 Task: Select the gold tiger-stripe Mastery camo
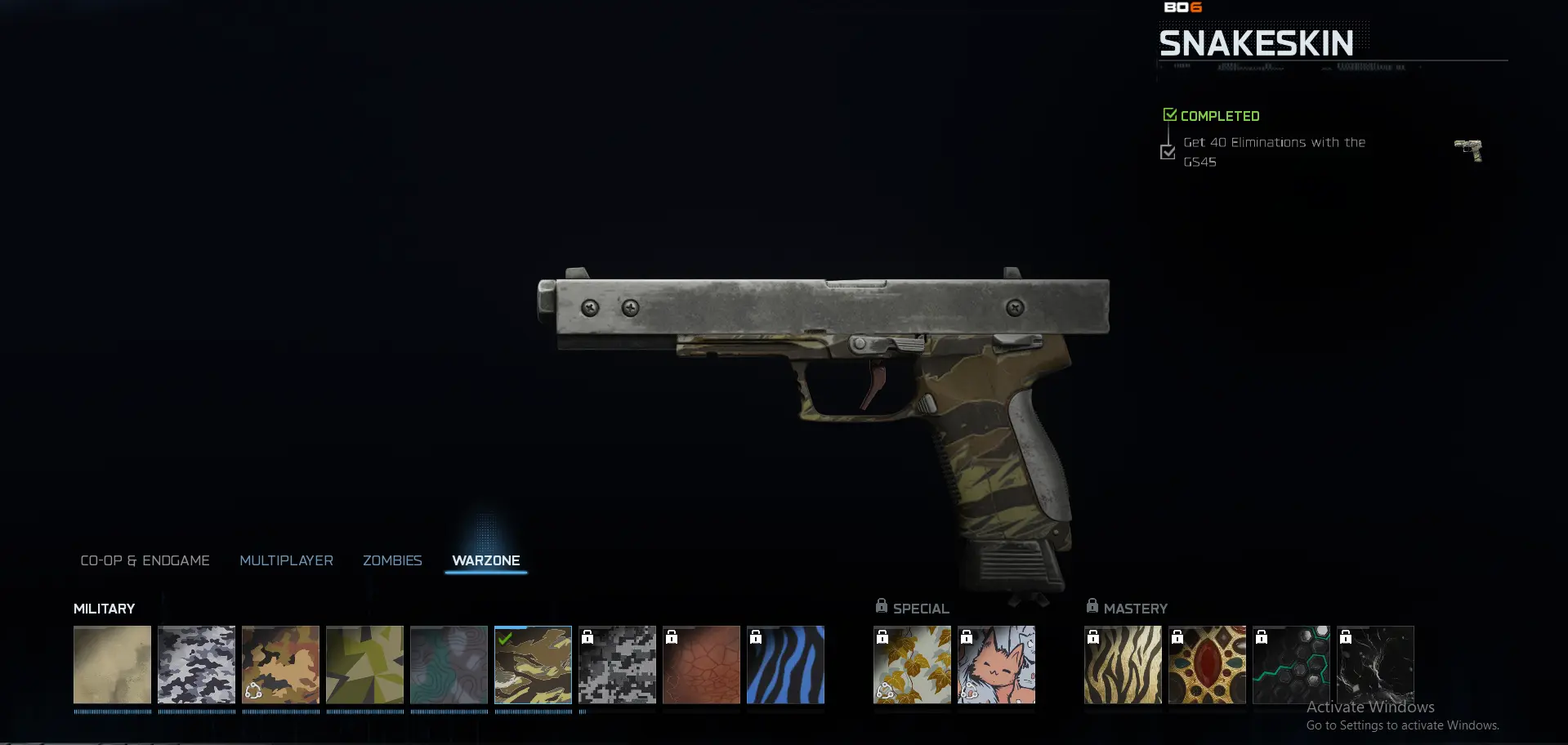1123,665
